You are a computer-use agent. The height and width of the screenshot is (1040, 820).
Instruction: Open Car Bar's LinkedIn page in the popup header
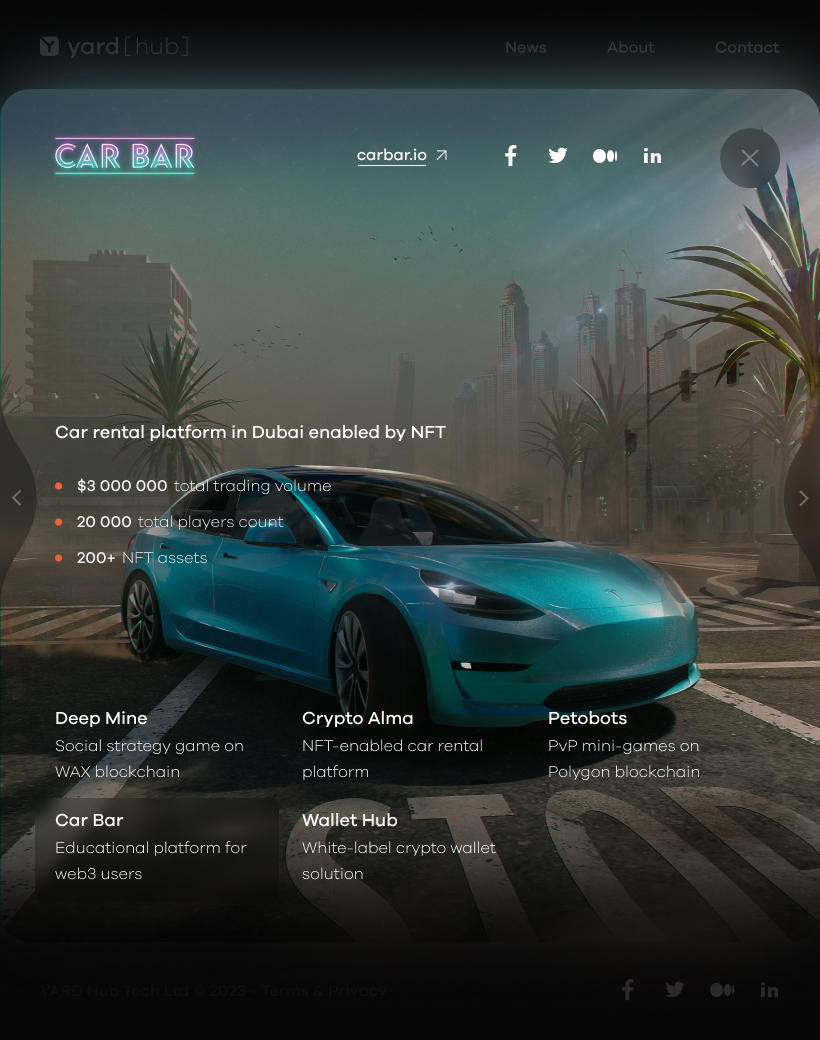tap(652, 156)
